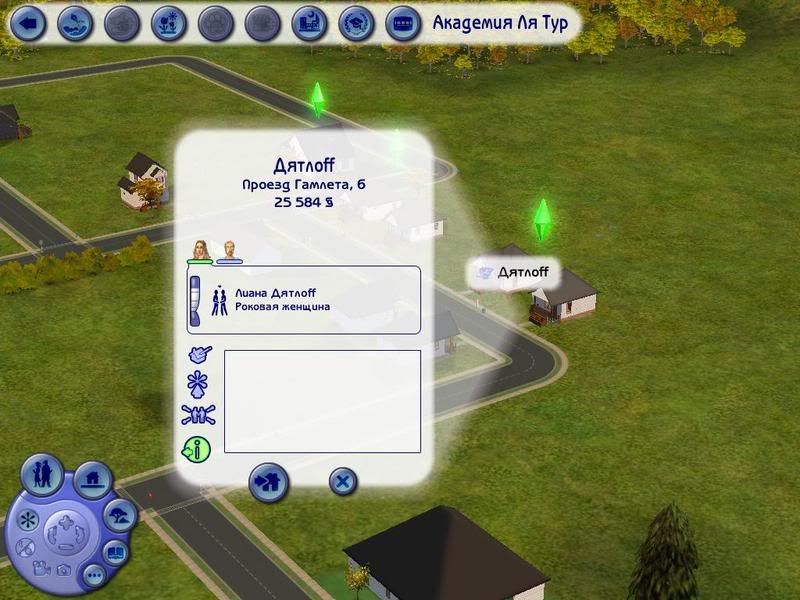
Task: Open the three-dots options menu
Action: (94, 575)
